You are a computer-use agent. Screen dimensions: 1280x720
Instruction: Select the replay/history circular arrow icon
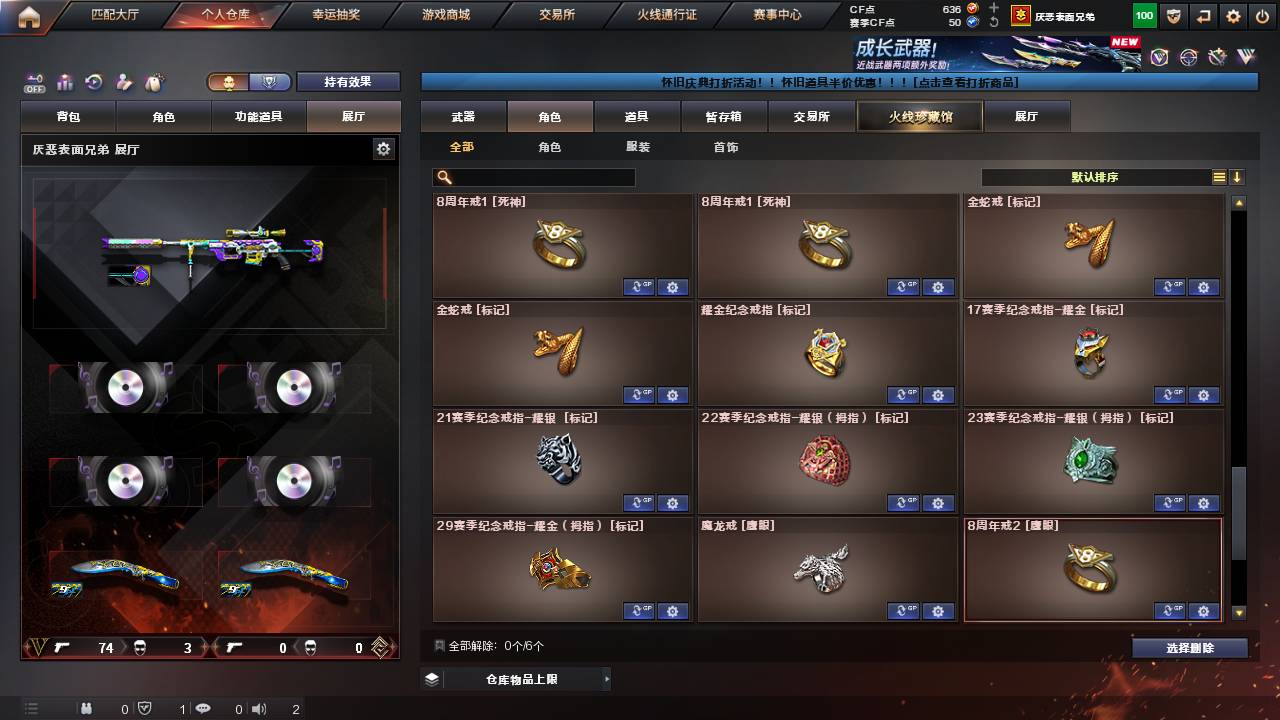(x=93, y=81)
